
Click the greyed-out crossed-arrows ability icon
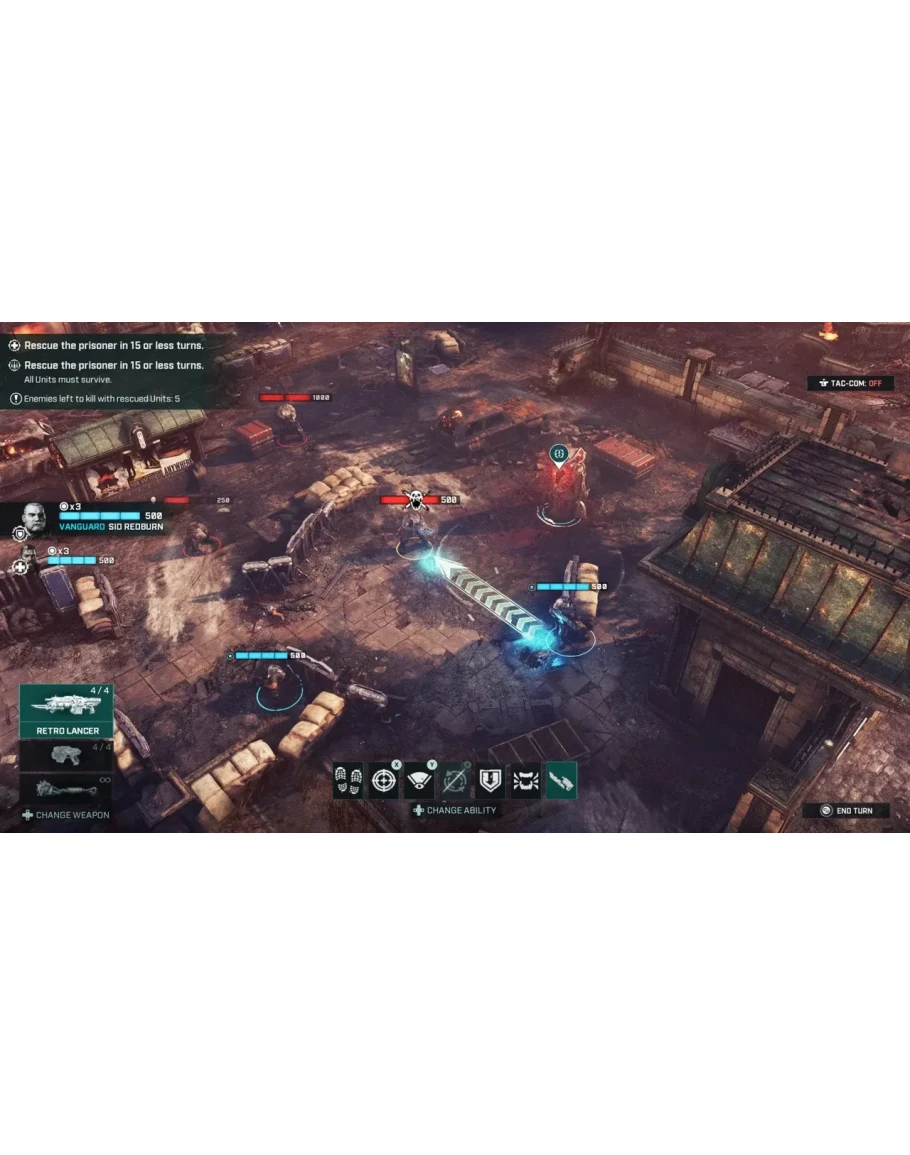click(455, 780)
